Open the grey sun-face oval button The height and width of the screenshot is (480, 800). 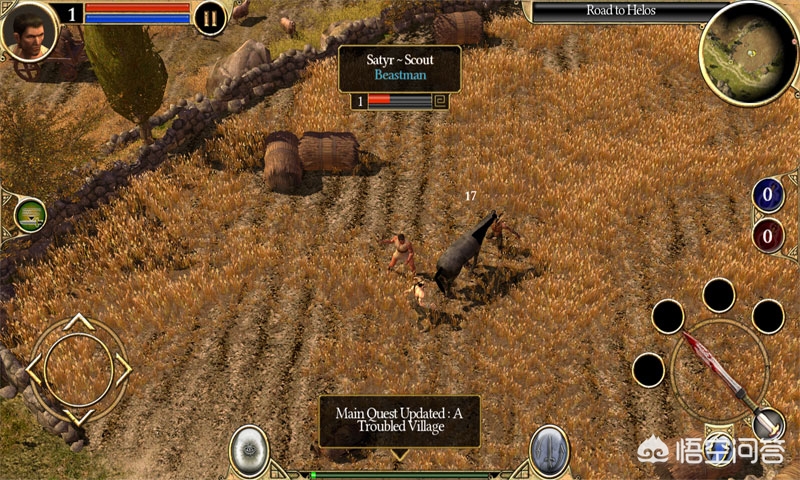coord(247,450)
